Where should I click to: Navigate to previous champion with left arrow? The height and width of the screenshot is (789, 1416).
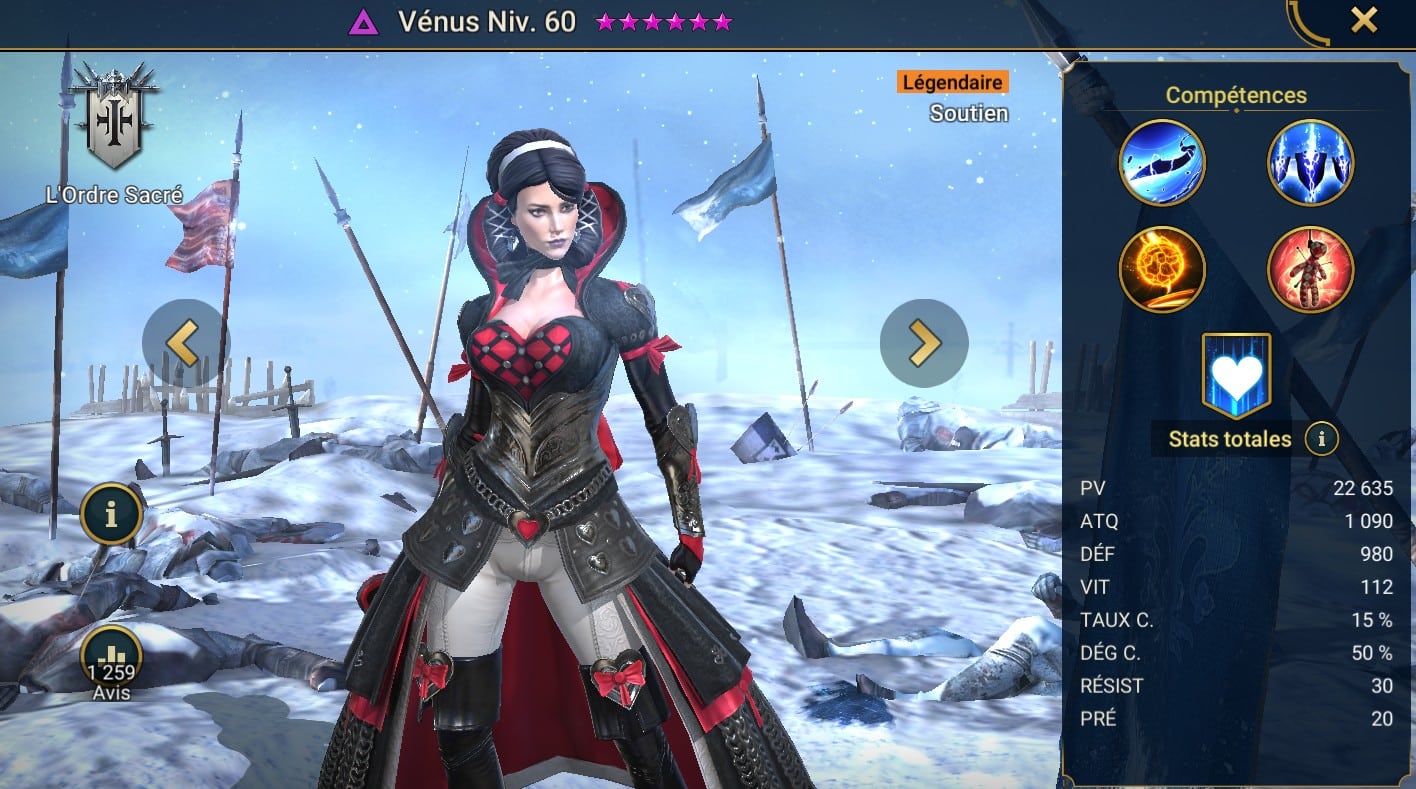coord(187,343)
